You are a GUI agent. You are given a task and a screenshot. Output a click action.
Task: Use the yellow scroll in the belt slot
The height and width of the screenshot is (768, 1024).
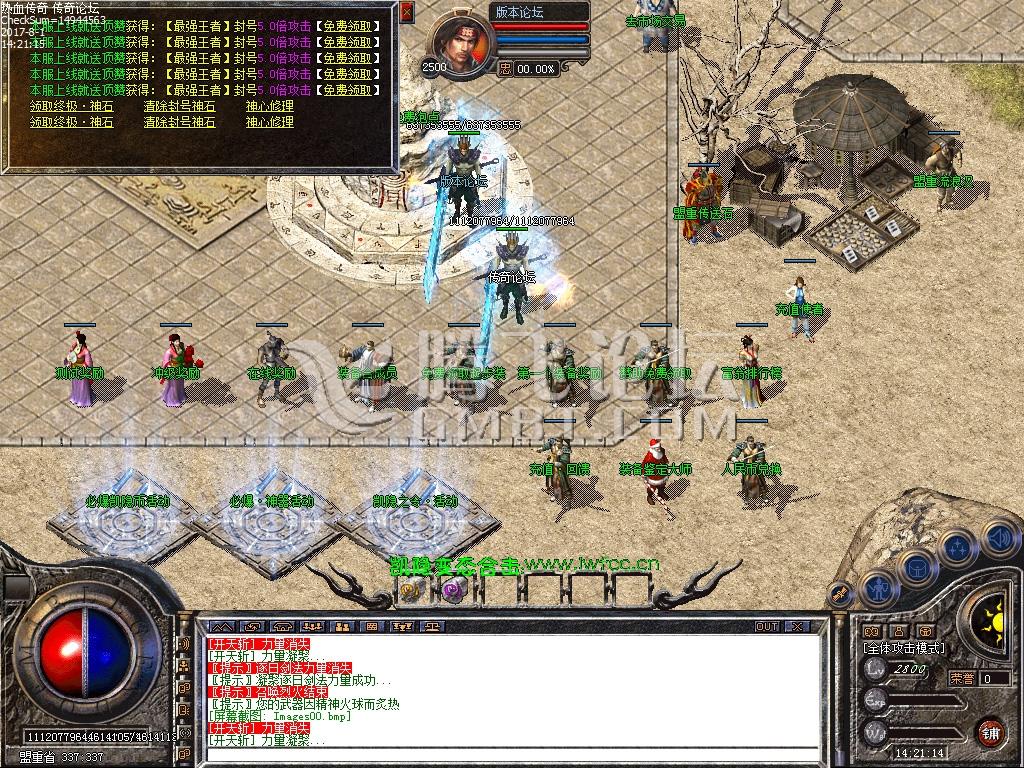click(411, 589)
